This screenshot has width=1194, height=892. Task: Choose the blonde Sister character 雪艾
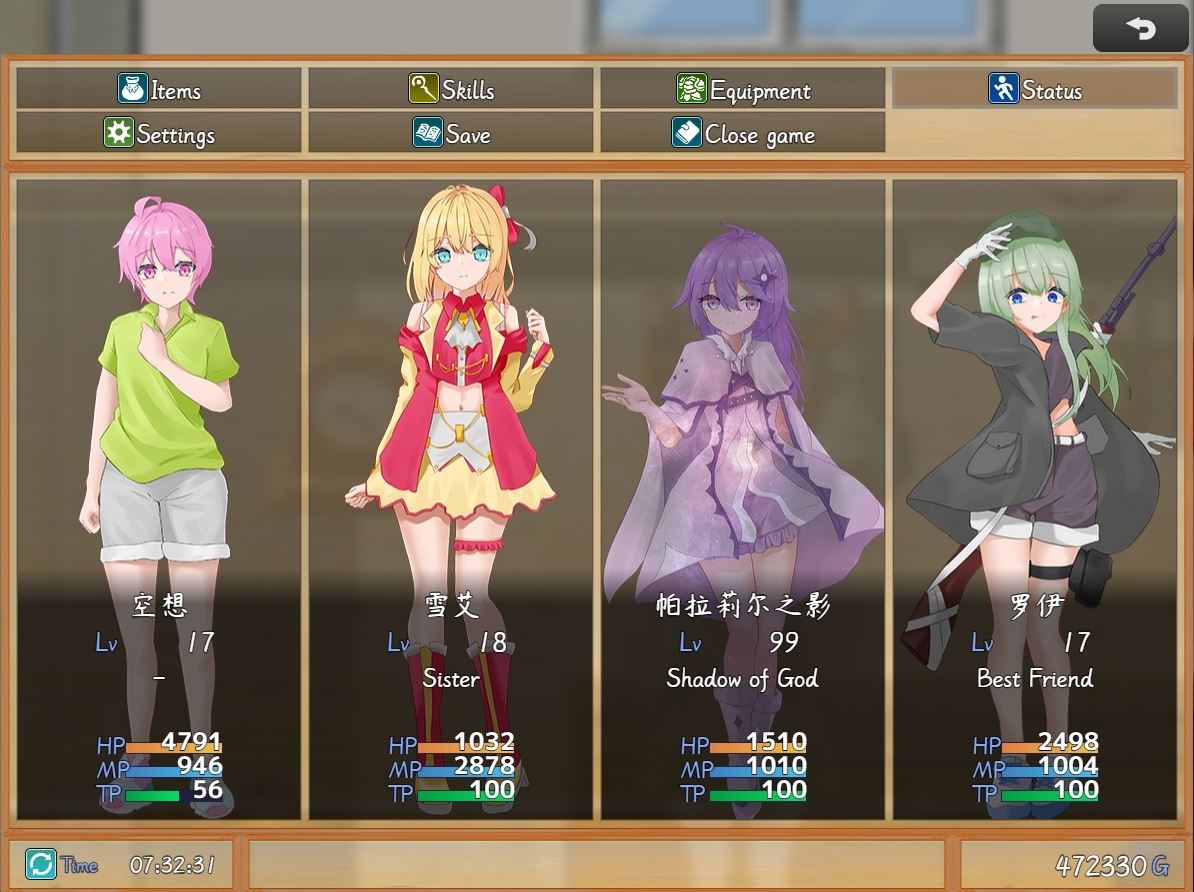pyautogui.click(x=452, y=498)
